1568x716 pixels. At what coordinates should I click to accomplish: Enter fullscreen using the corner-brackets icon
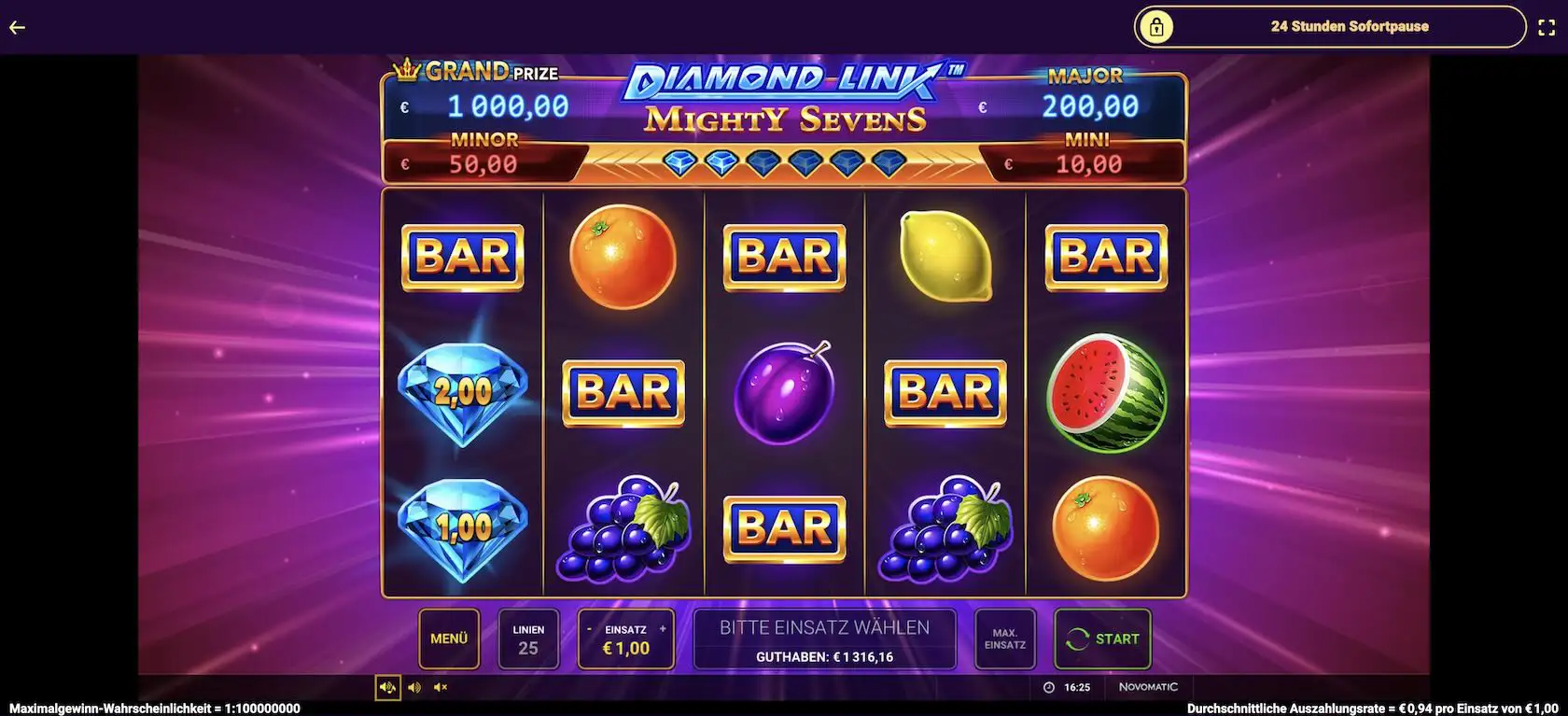1547,26
